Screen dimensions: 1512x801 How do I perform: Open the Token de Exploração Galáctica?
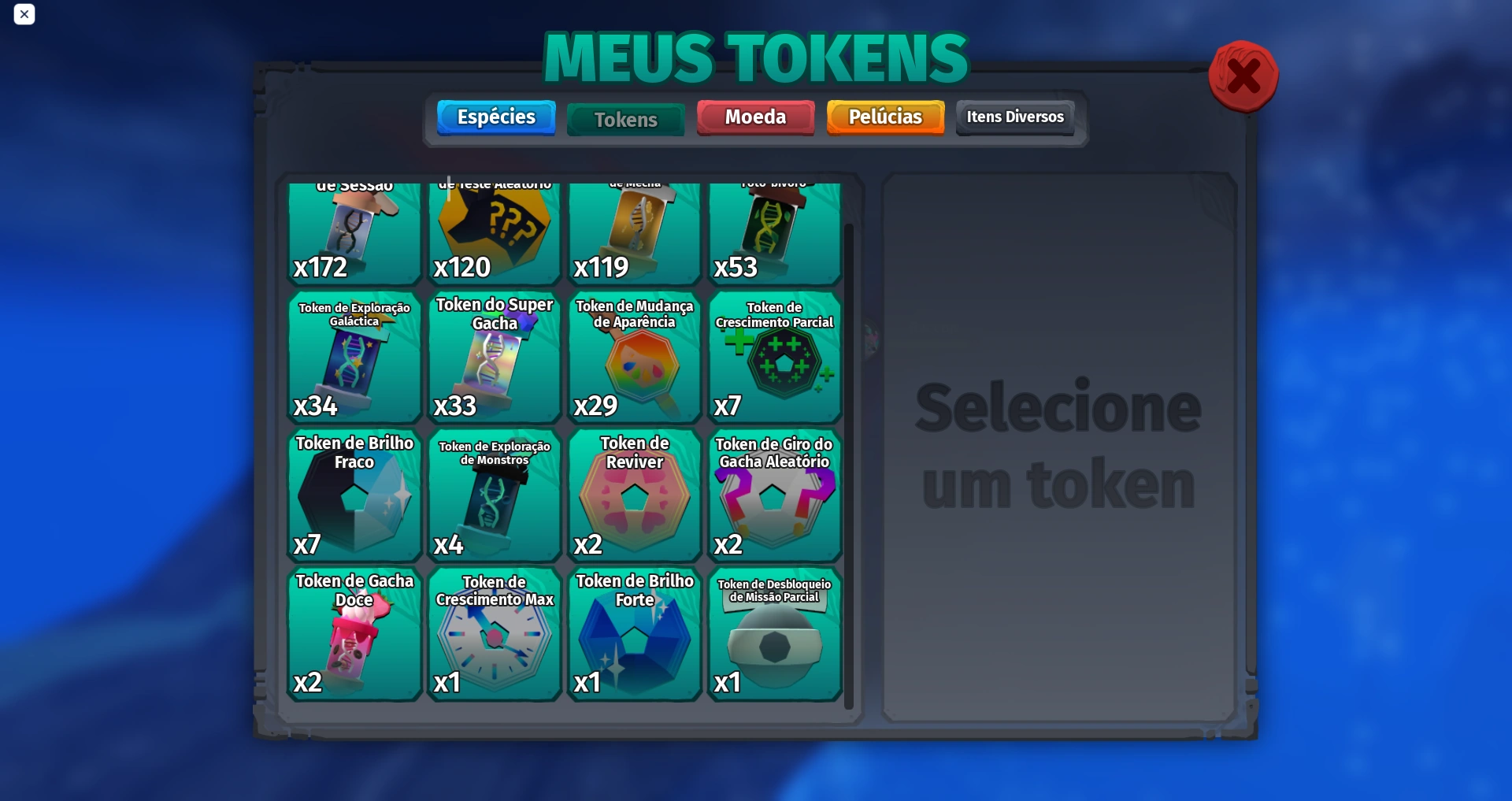[x=354, y=358]
